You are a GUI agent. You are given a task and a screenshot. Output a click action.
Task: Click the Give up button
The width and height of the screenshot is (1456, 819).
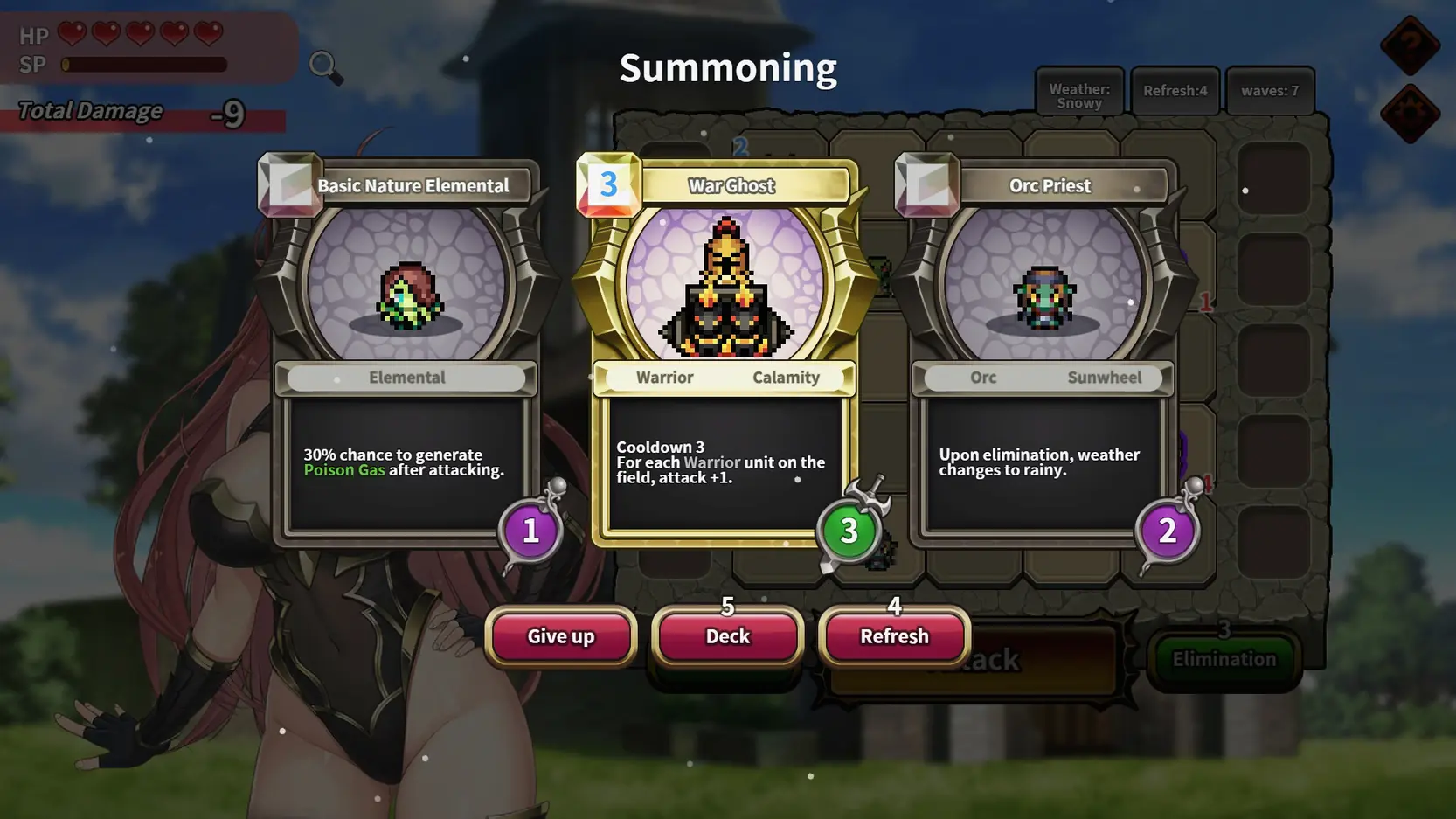point(561,636)
